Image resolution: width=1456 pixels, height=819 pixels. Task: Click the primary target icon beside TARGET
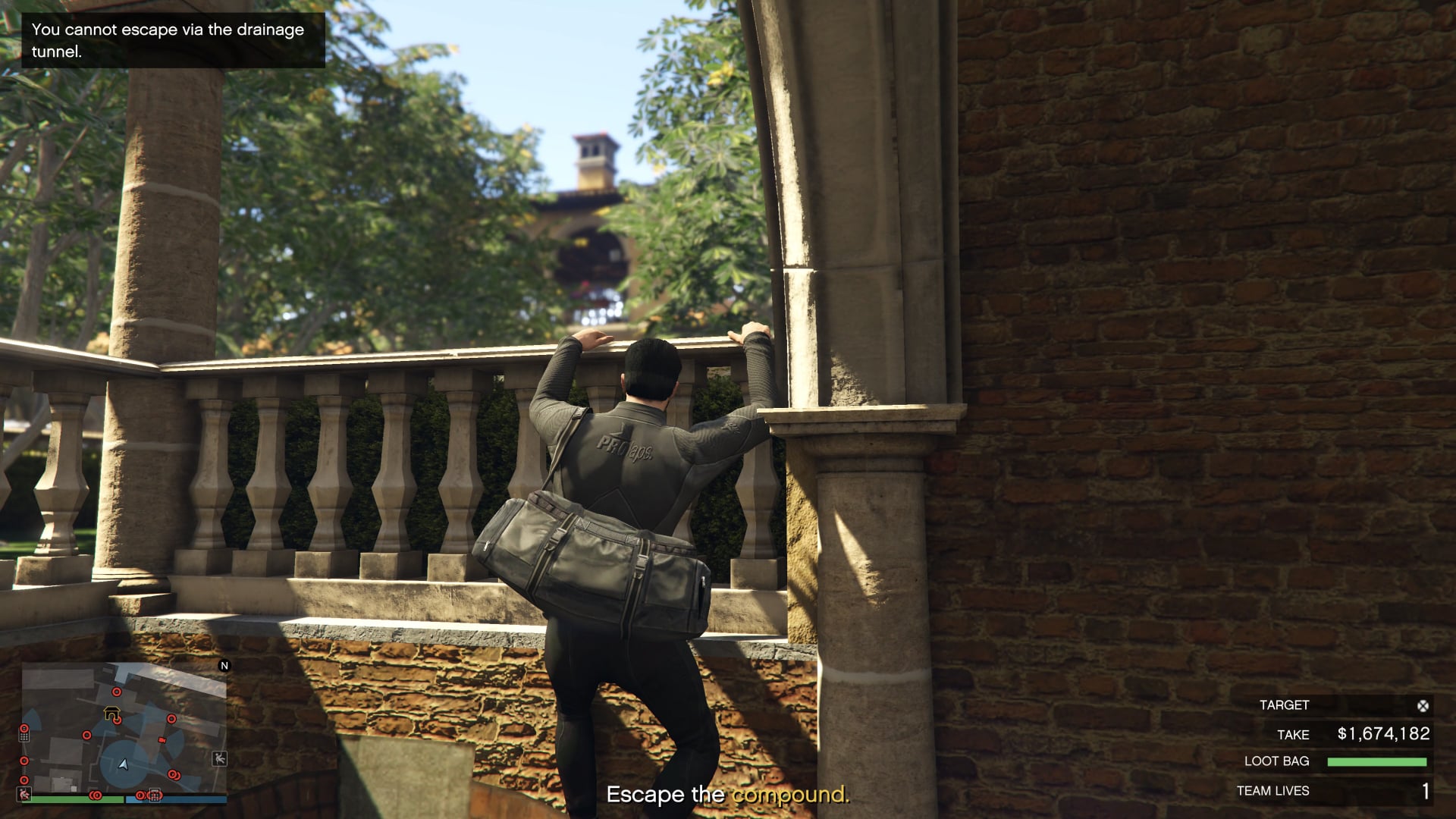[1423, 706]
